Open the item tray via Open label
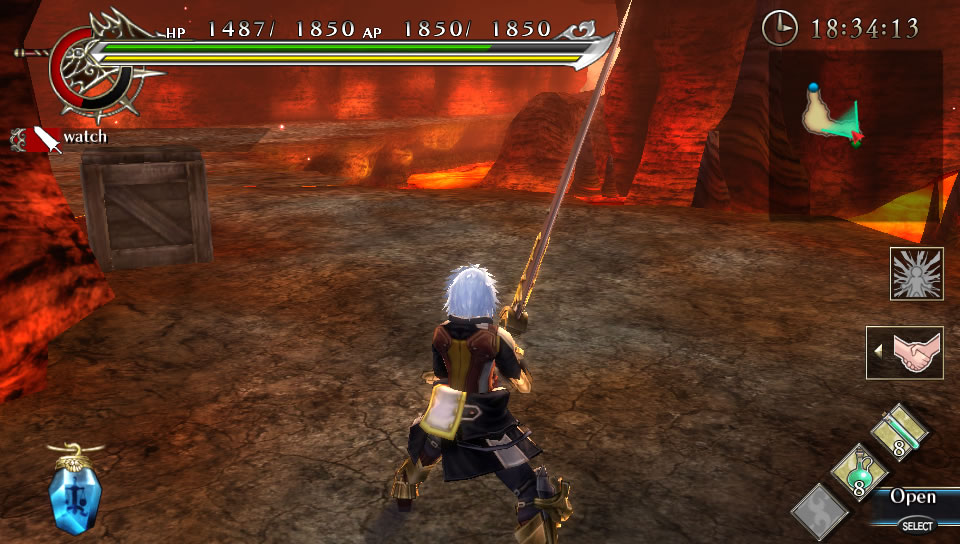The width and height of the screenshot is (960, 544). pyautogui.click(x=913, y=497)
